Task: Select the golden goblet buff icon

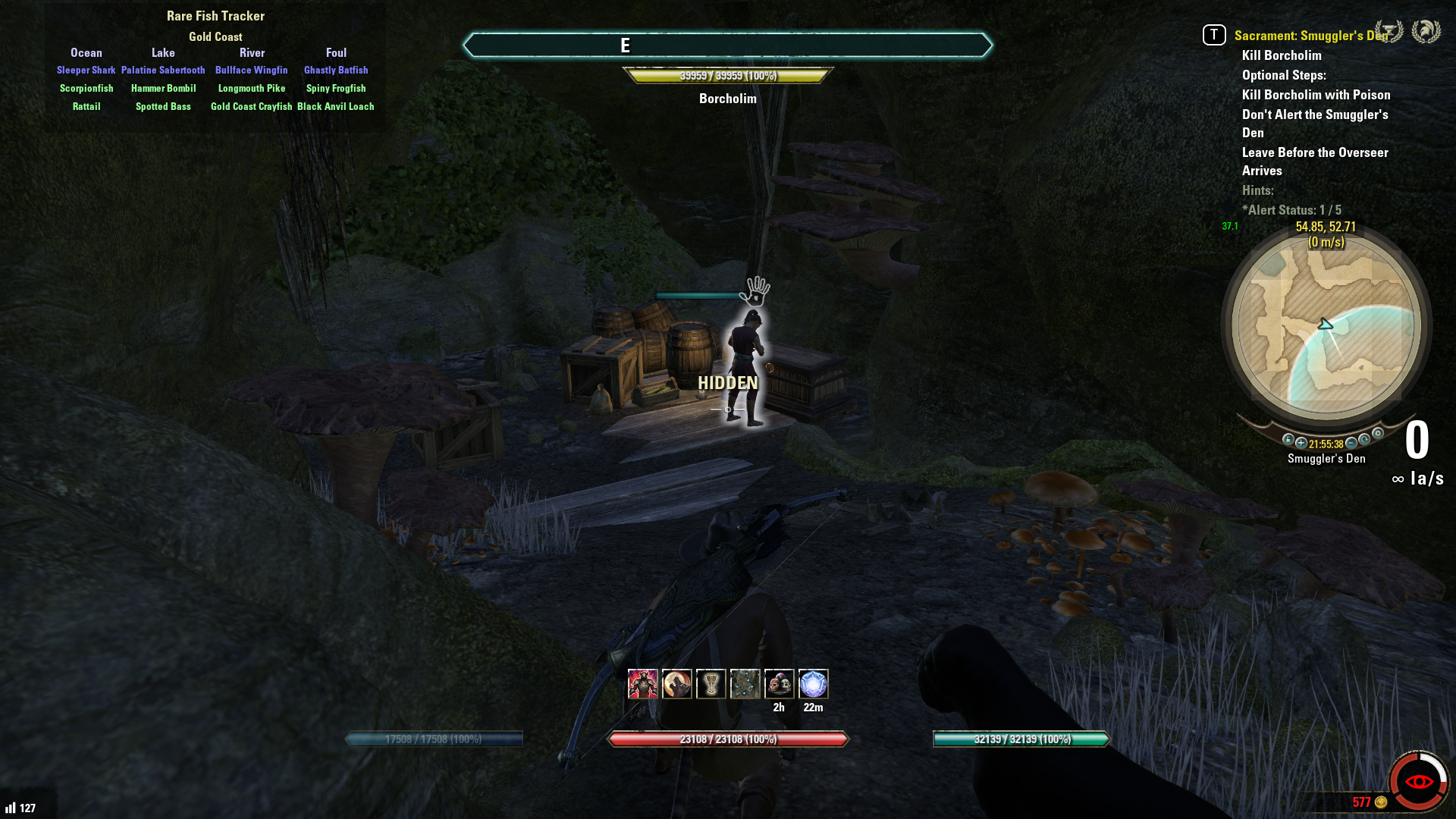Action: (x=711, y=684)
